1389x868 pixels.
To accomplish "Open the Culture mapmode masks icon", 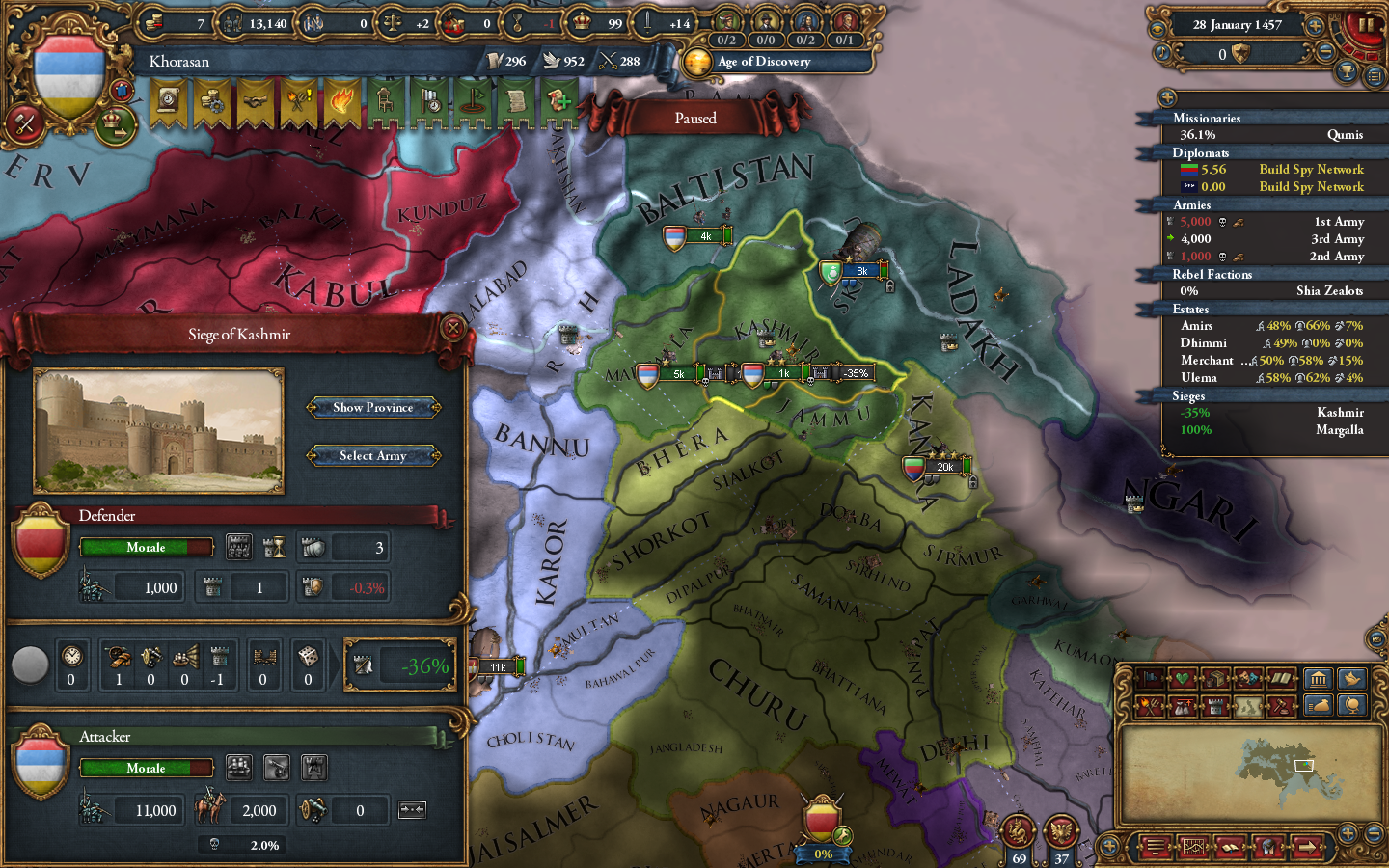I will click(1247, 679).
